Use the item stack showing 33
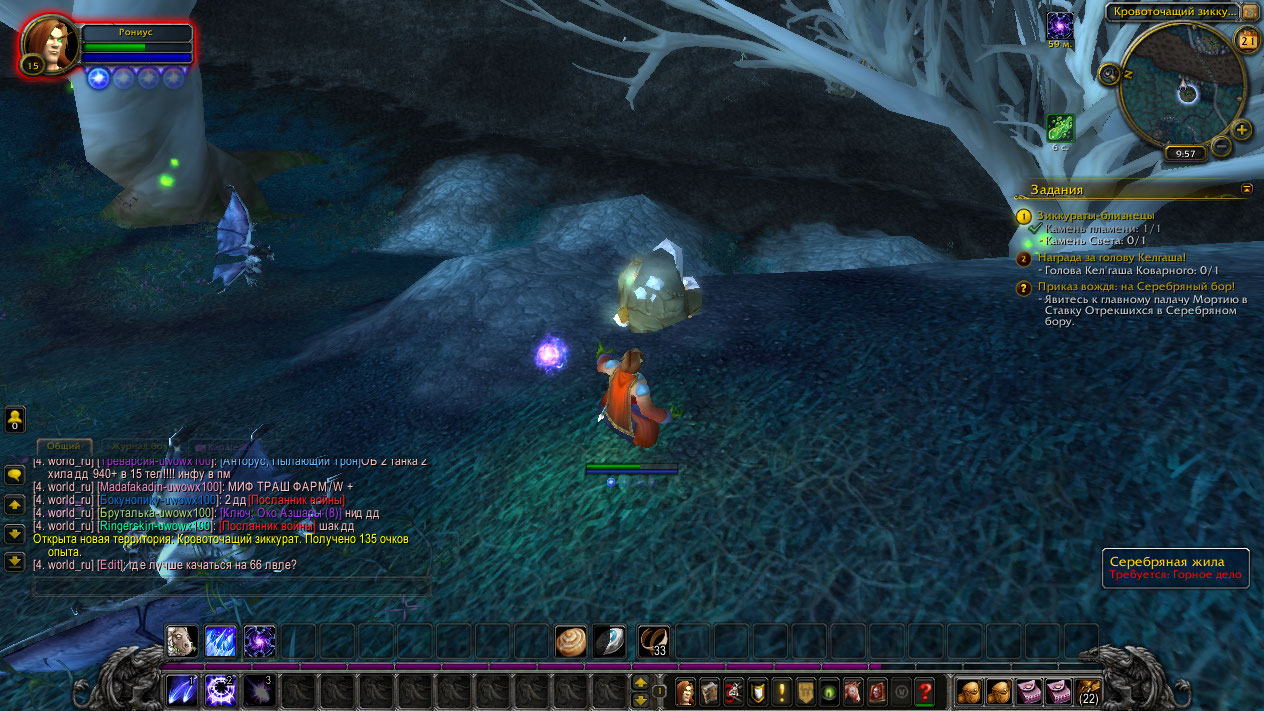Viewport: 1264px width, 711px height. click(654, 641)
